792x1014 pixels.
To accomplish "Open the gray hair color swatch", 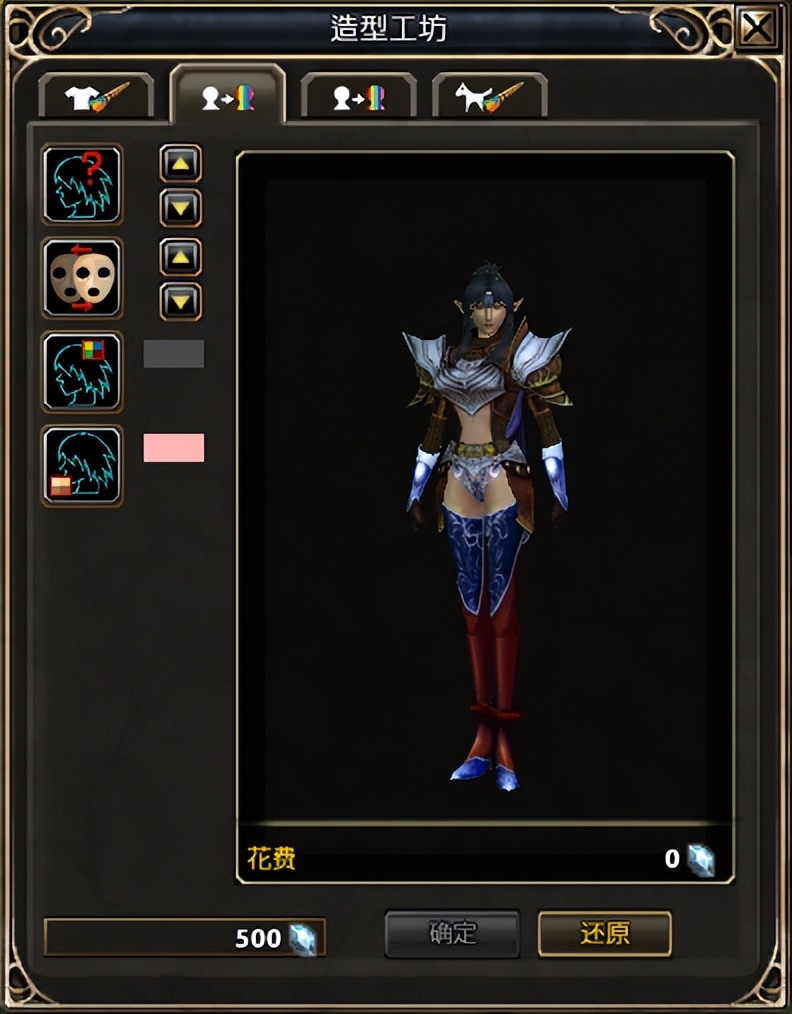I will [174, 354].
